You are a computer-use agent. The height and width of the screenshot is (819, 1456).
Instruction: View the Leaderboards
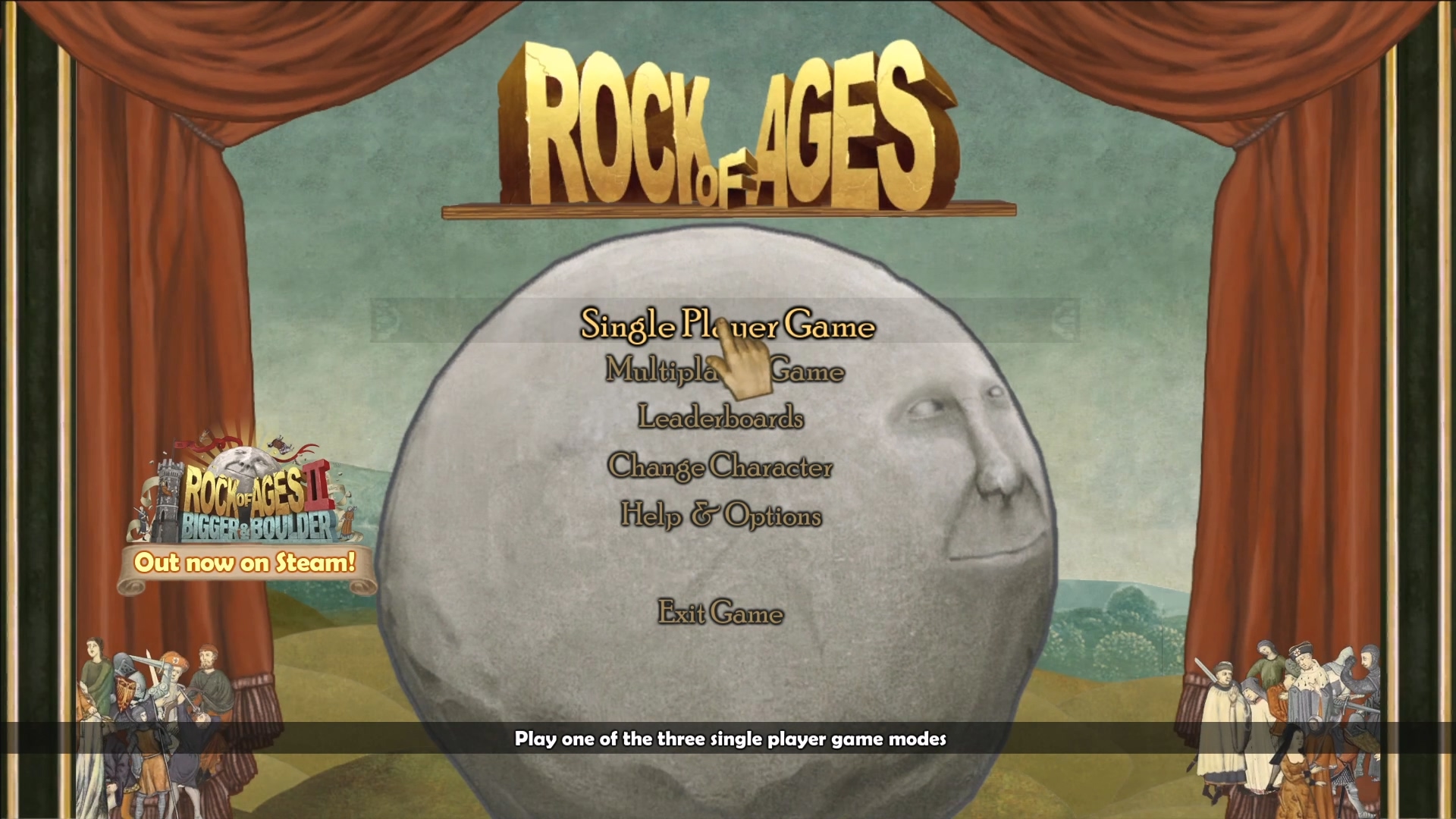click(x=720, y=418)
